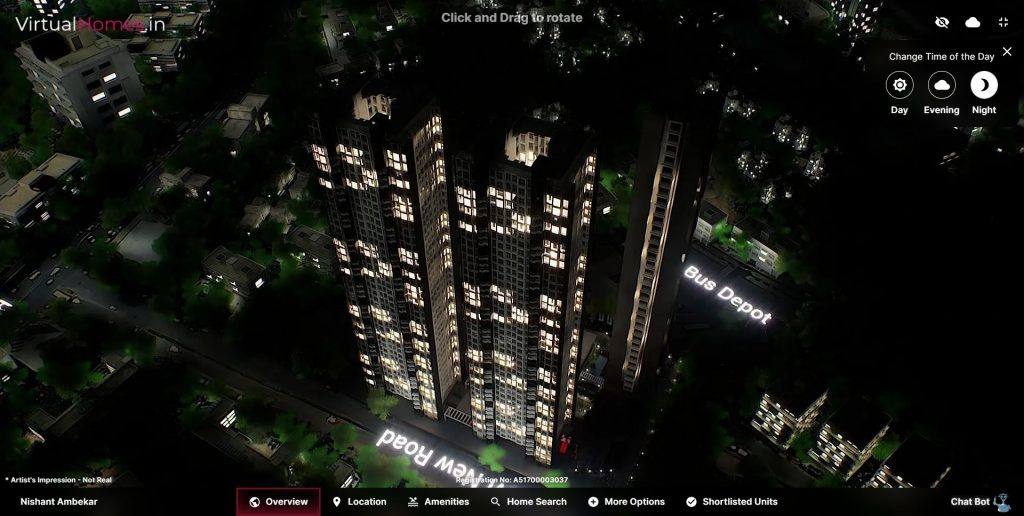Toggle the fullscreen collapse icon
Image resolution: width=1024 pixels, height=516 pixels.
[1003, 22]
